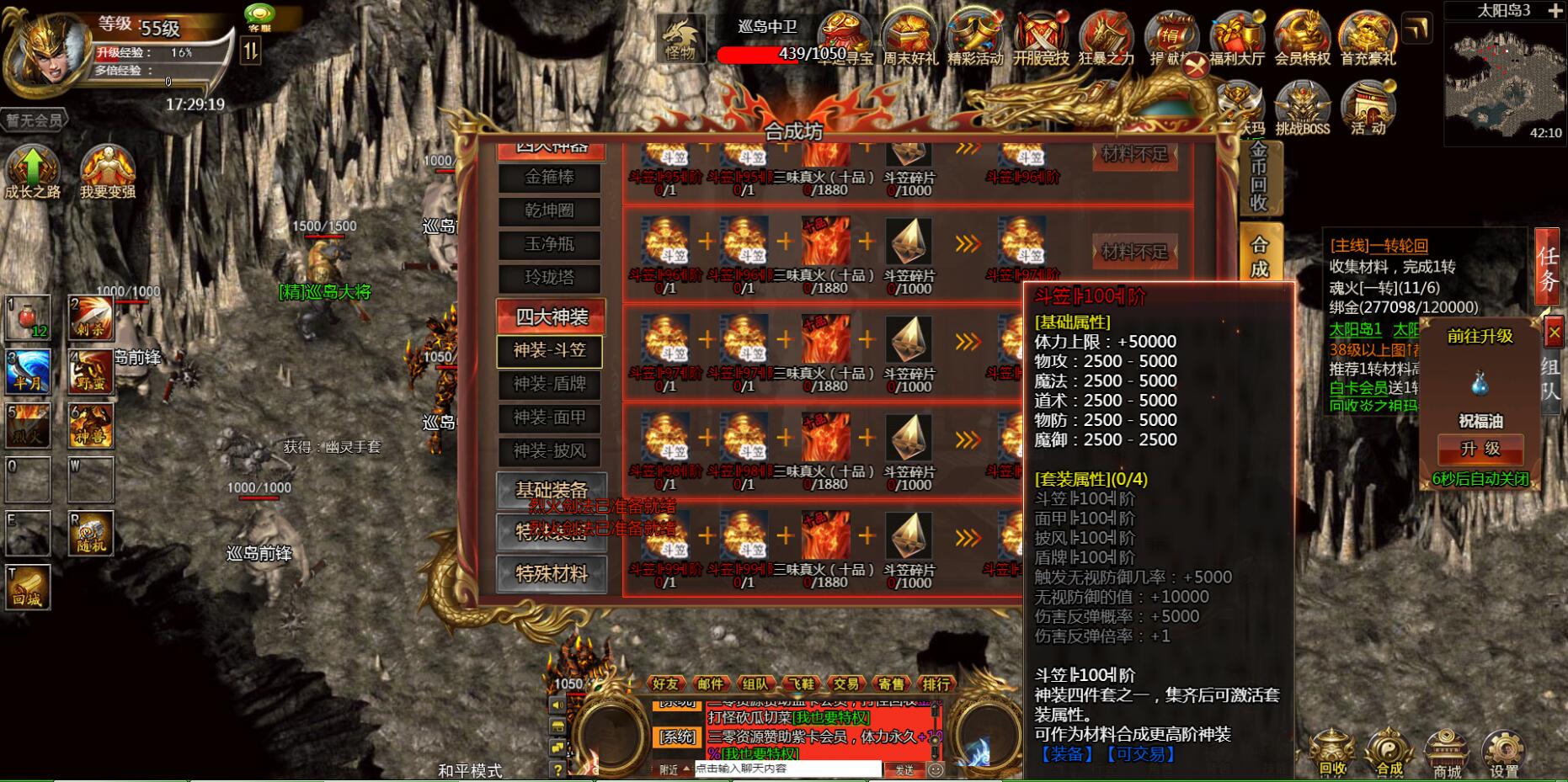Select the 金箍棒 crafting category
1568x782 pixels.
pyautogui.click(x=549, y=178)
